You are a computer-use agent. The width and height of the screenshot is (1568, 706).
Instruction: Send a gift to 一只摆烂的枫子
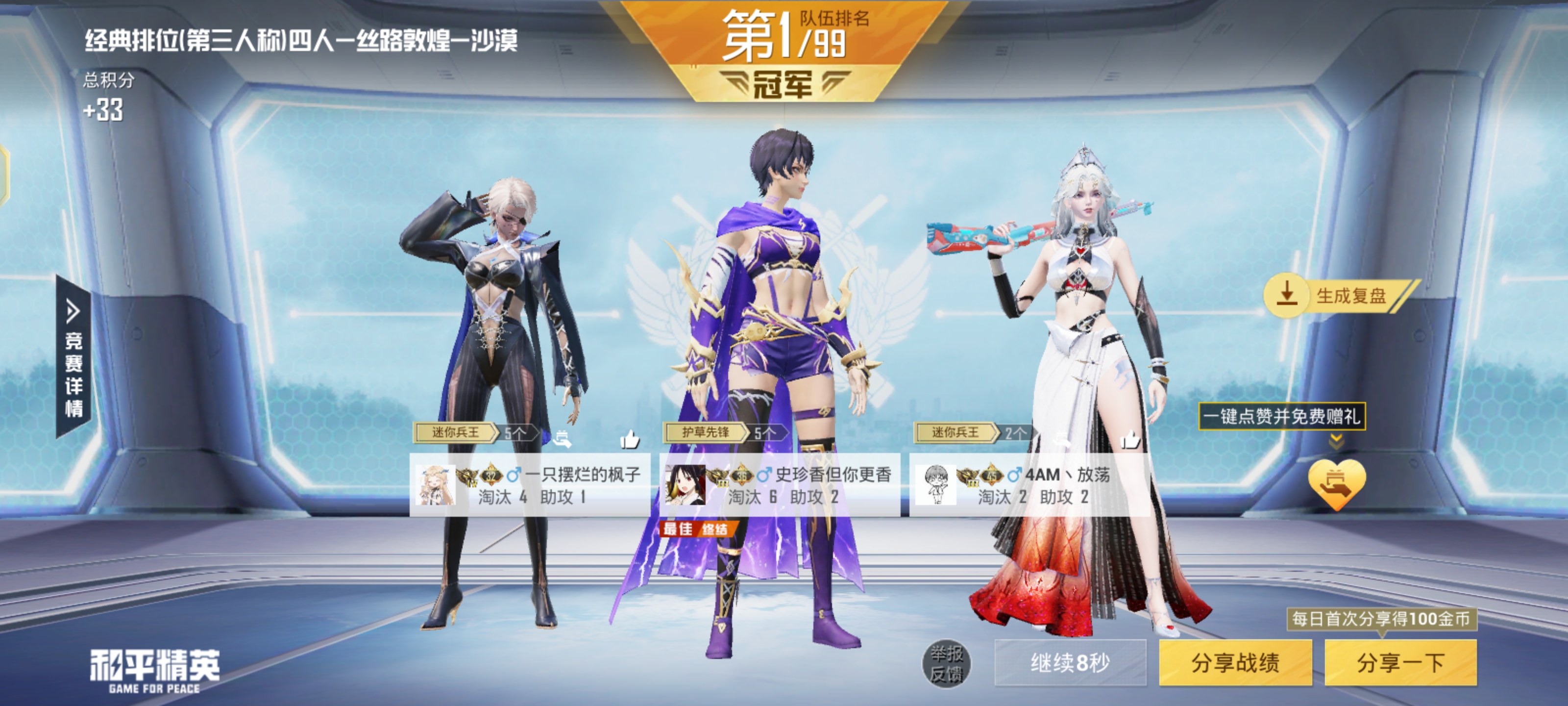(562, 438)
